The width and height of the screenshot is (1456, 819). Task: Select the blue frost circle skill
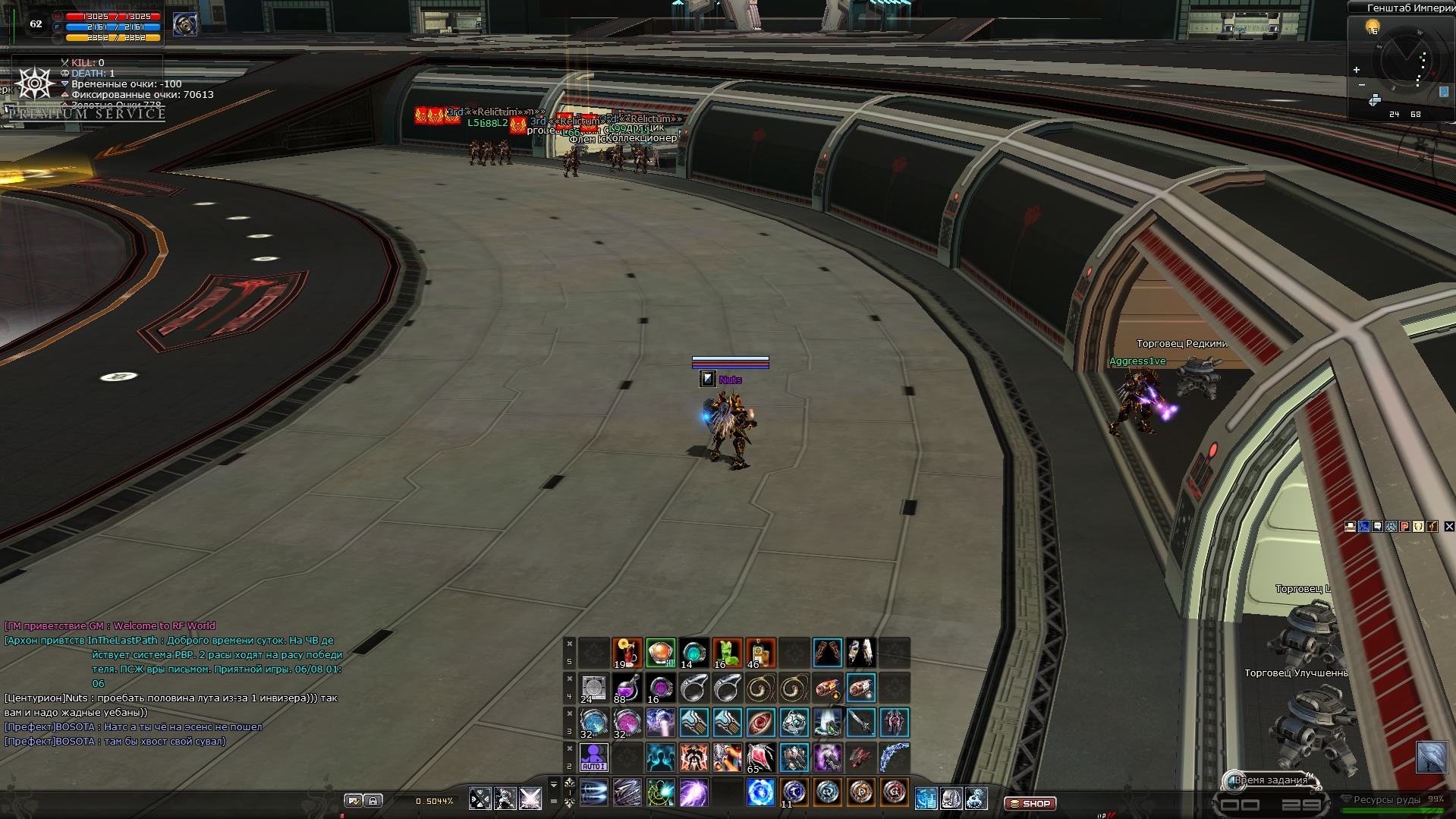pyautogui.click(x=760, y=793)
